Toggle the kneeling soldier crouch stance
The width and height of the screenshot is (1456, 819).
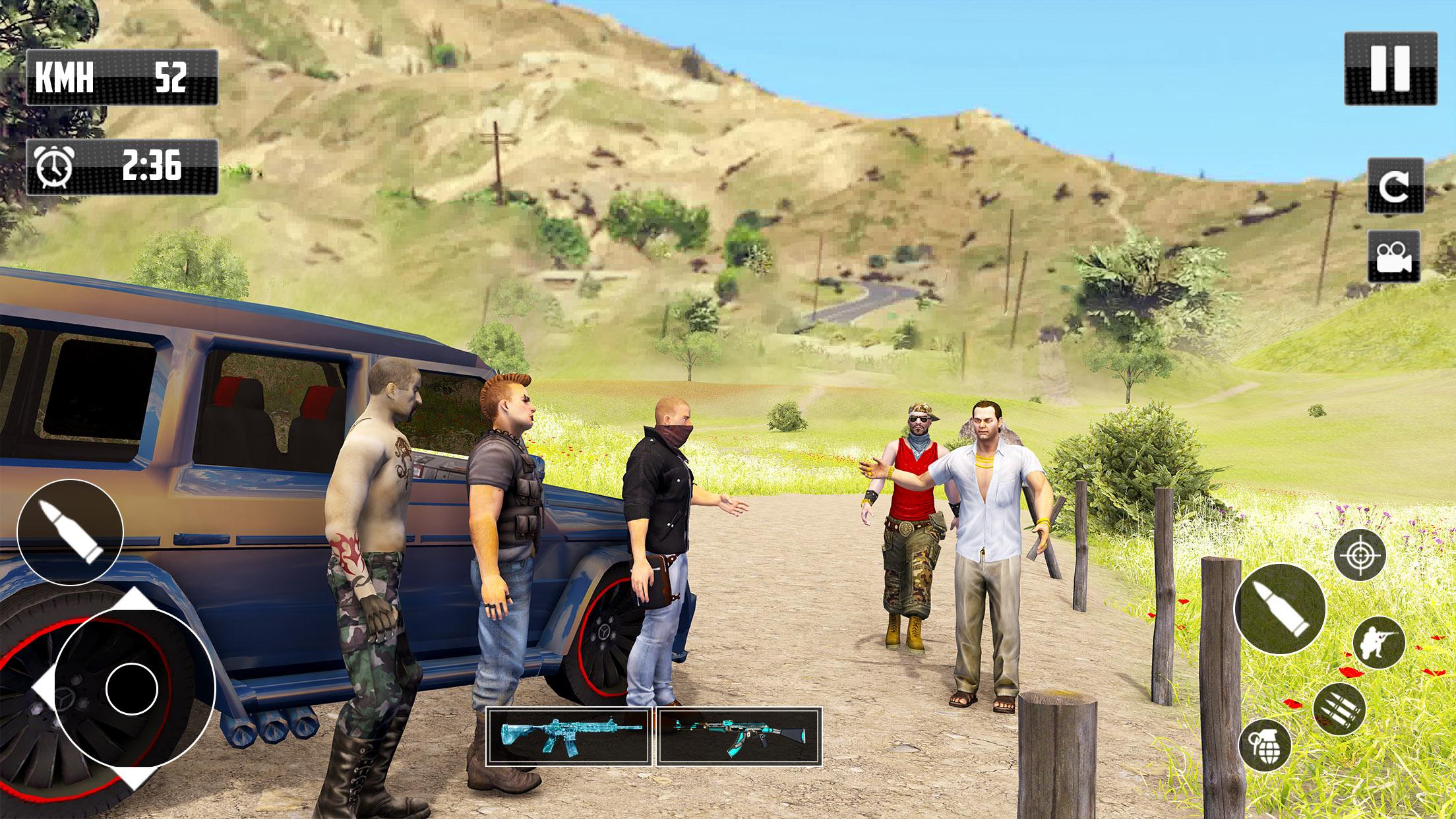click(1378, 643)
